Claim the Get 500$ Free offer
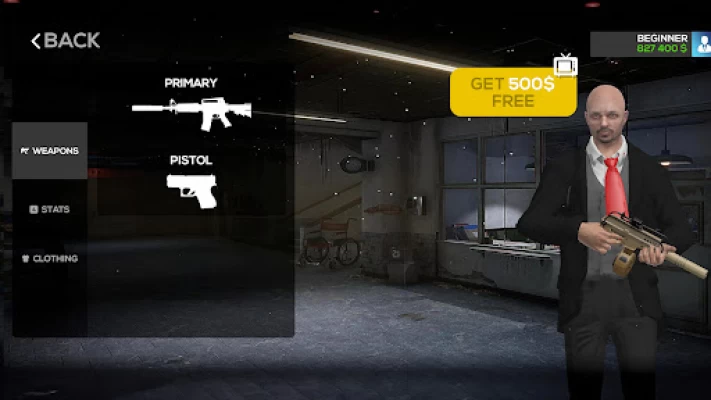Screen dimensions: 711x400 513,92
